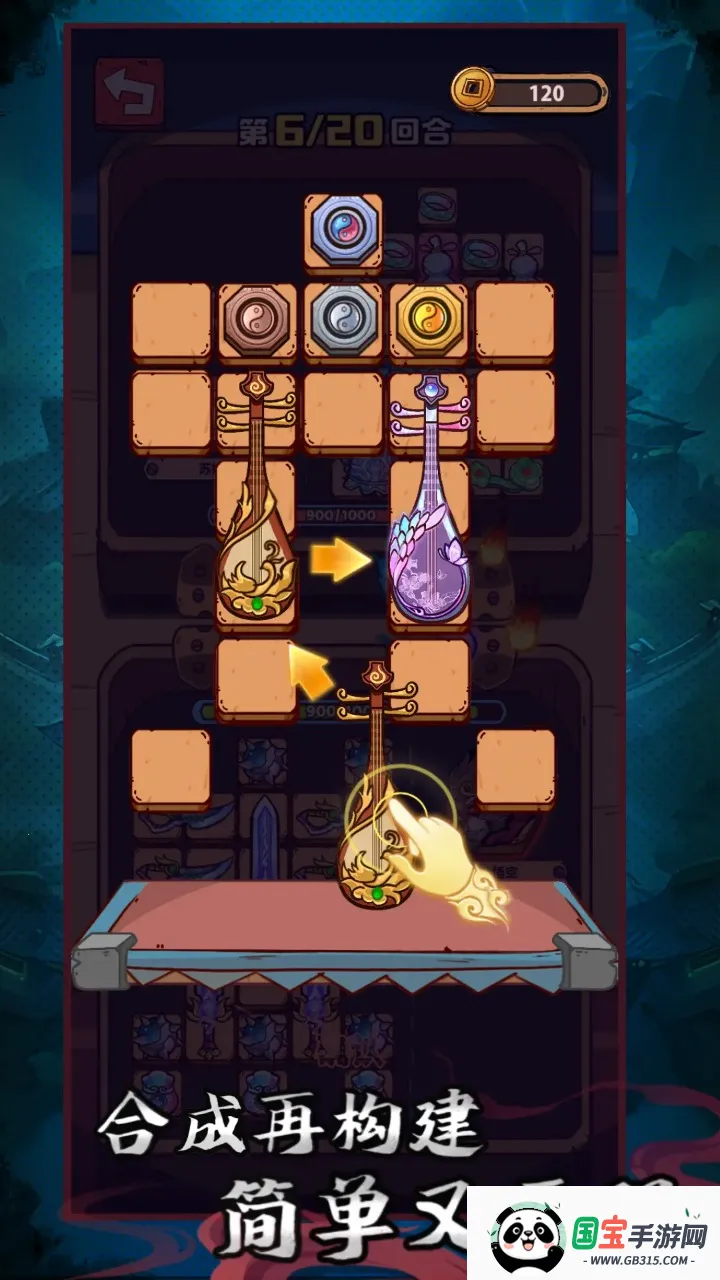Click the red back arrow button
720x1280 pixels.
(129, 93)
